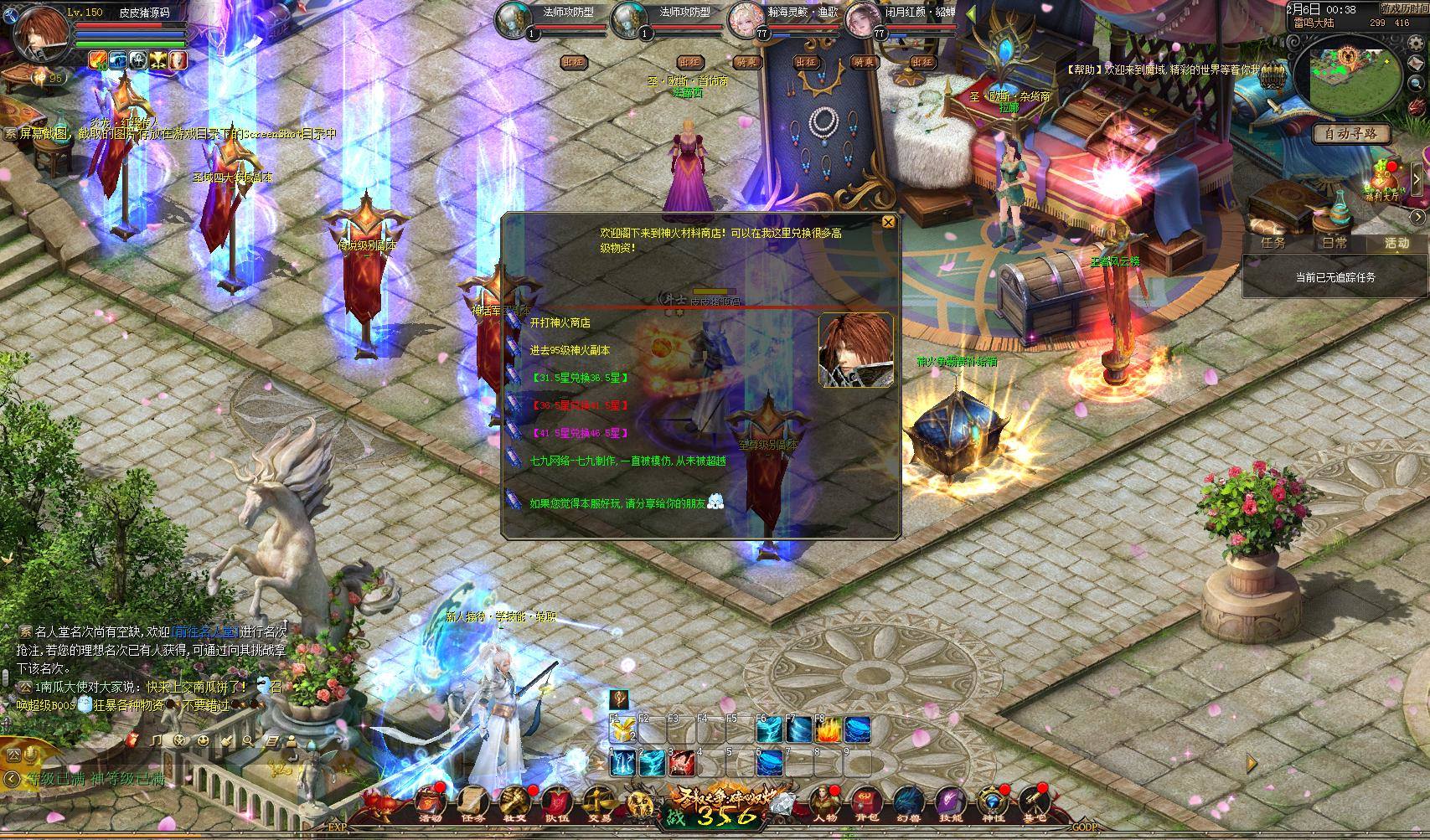Image resolution: width=1430 pixels, height=840 pixels.
Task: Activate the flame skill in slot F8
Action: (828, 731)
